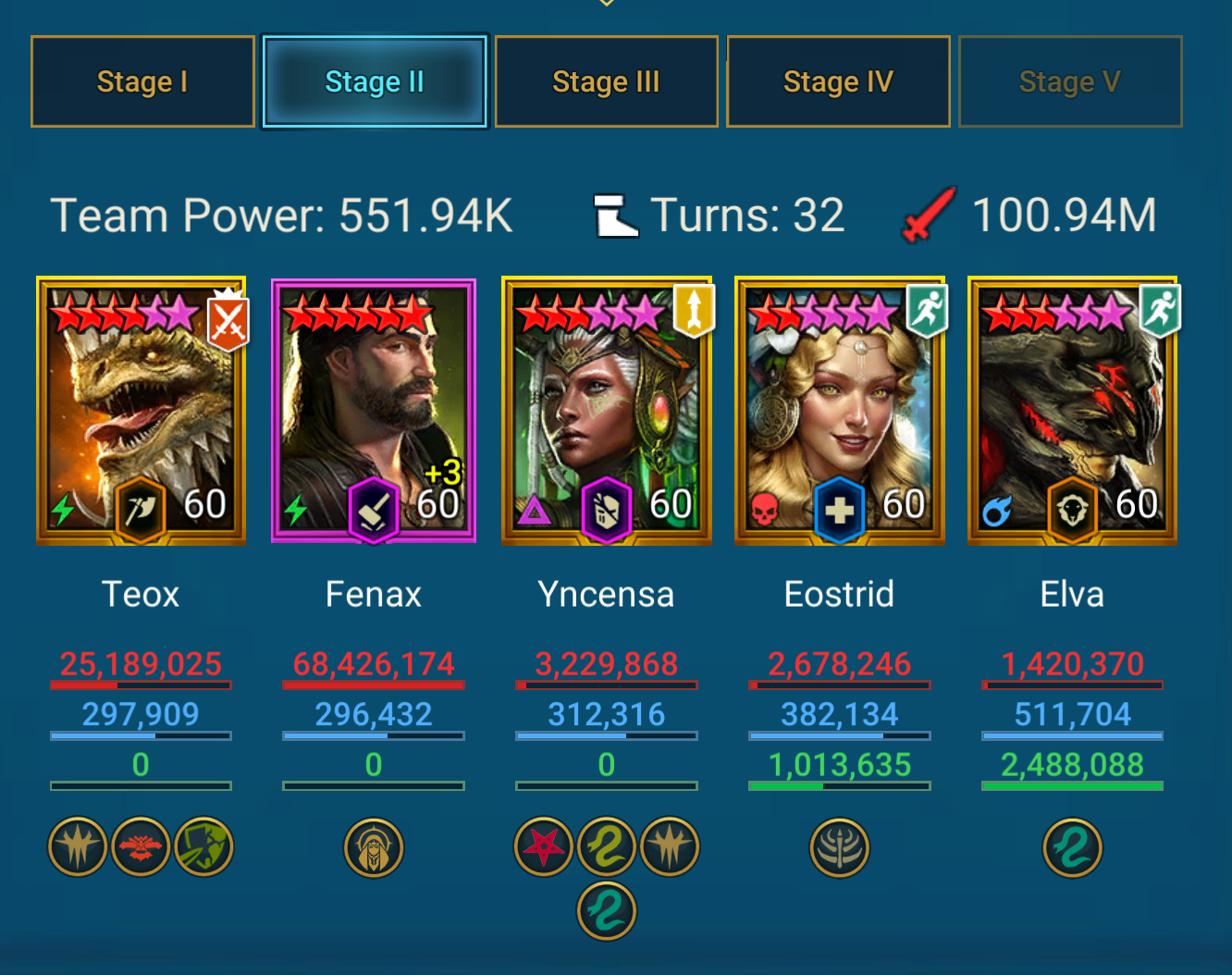Image resolution: width=1232 pixels, height=975 pixels.
Task: Open the Stage III tab
Action: pyautogui.click(x=607, y=81)
